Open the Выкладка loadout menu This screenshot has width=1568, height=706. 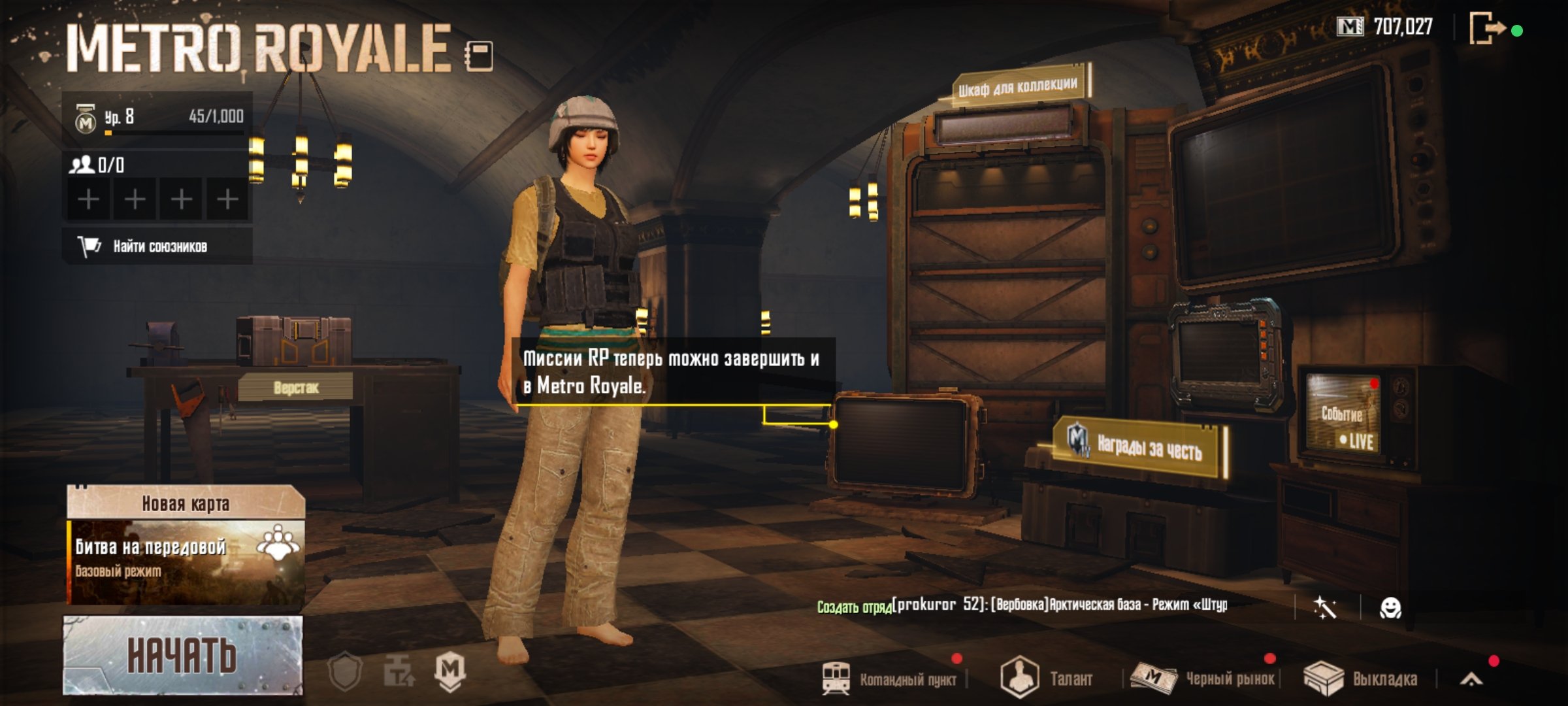1362,679
